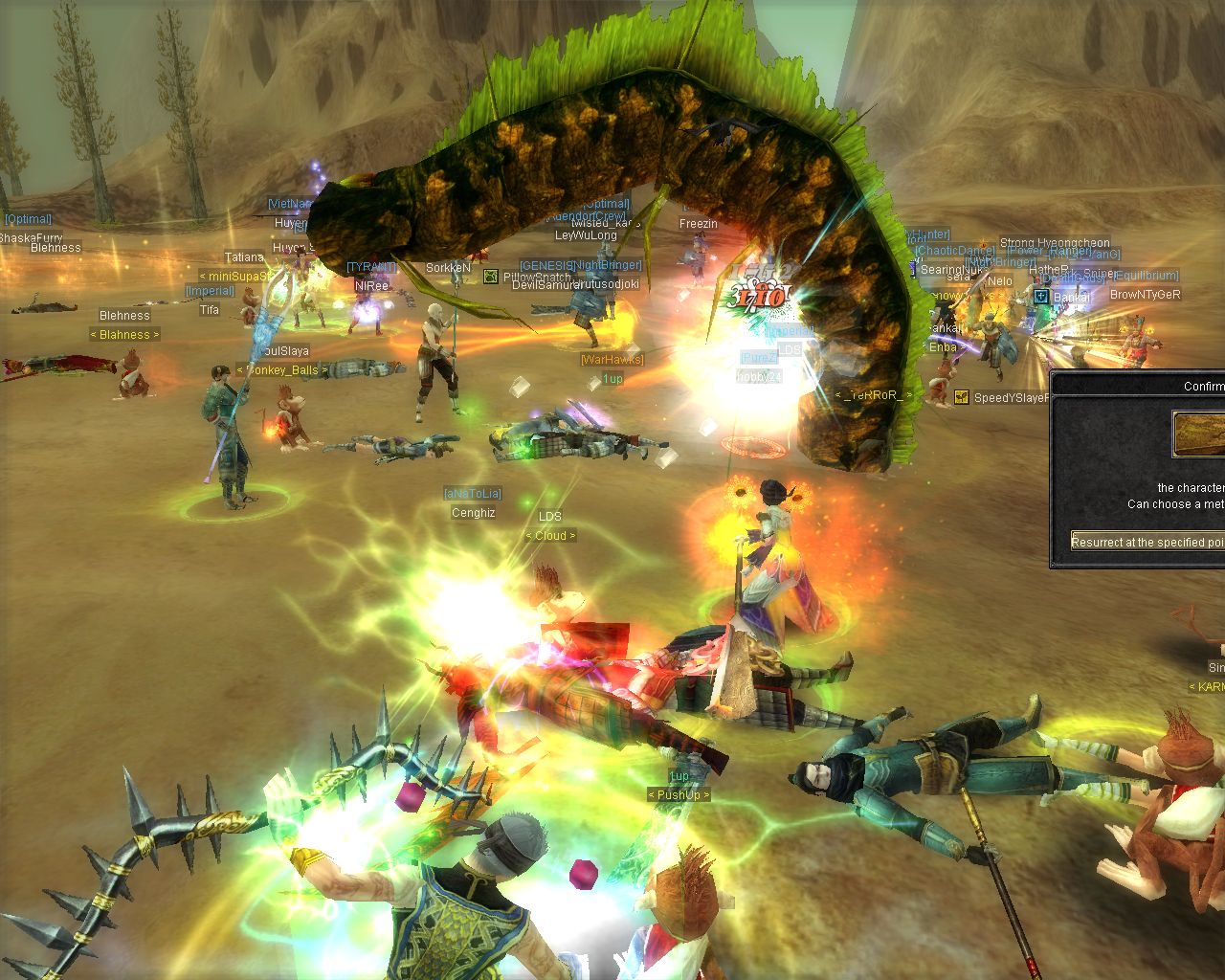Viewport: 1225px width, 980px height.
Task: Choose Resurrect at the specified point
Action: [x=1148, y=542]
